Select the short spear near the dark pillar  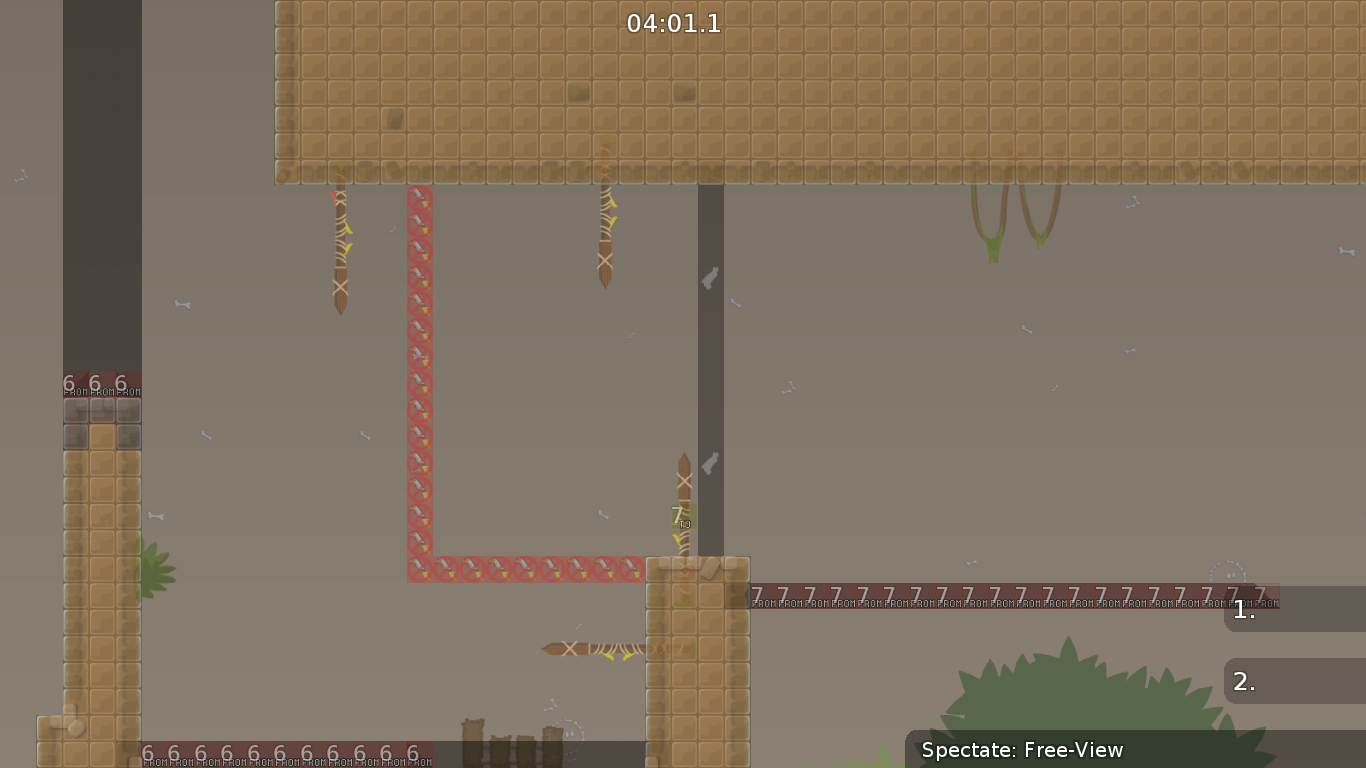[x=684, y=480]
